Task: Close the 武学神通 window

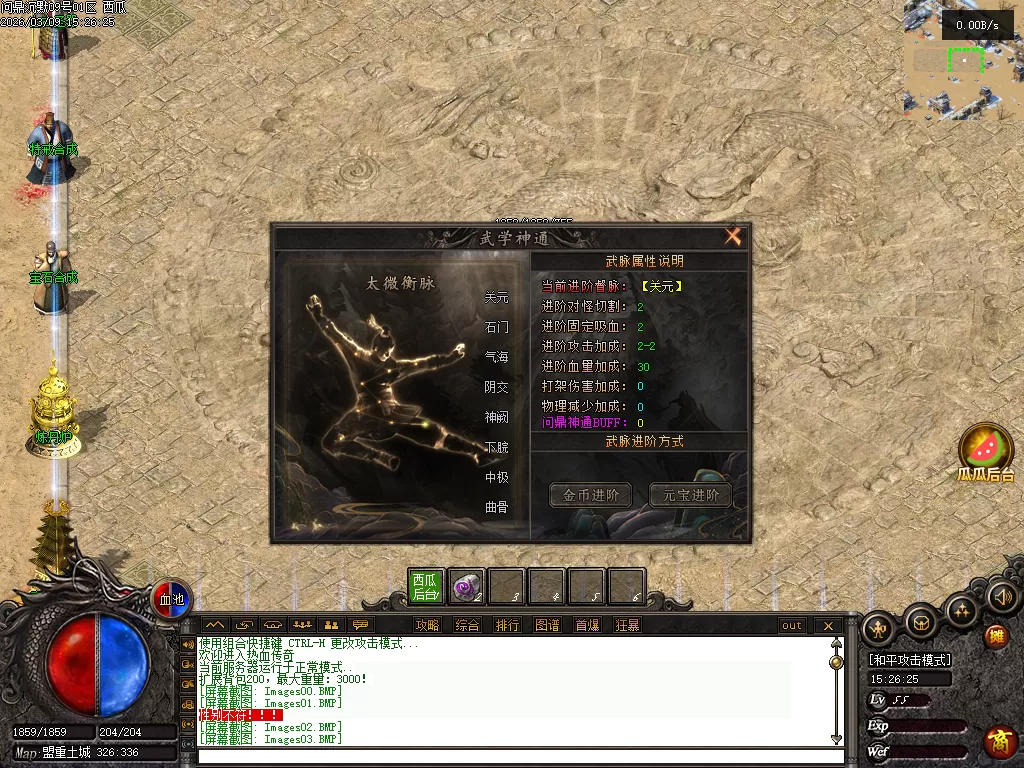Action: point(733,237)
